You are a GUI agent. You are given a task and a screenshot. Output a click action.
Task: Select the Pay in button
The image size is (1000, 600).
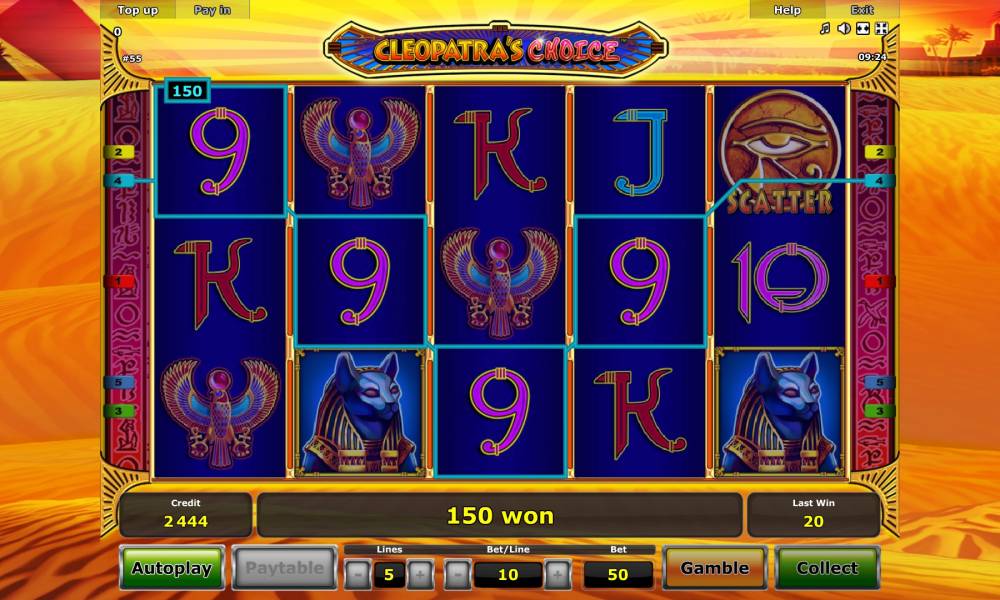(211, 10)
